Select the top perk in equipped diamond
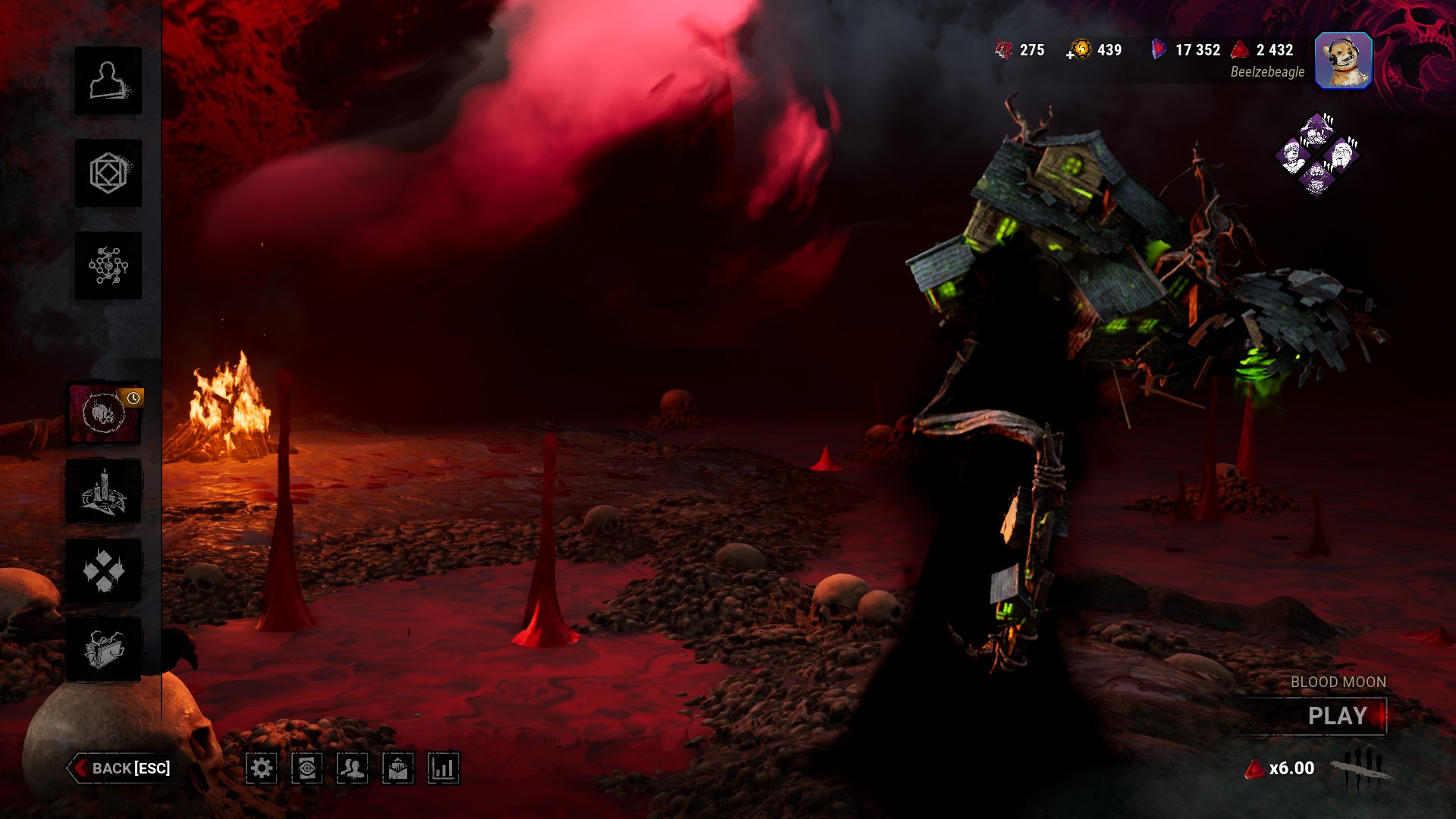The height and width of the screenshot is (819, 1456). (1317, 132)
